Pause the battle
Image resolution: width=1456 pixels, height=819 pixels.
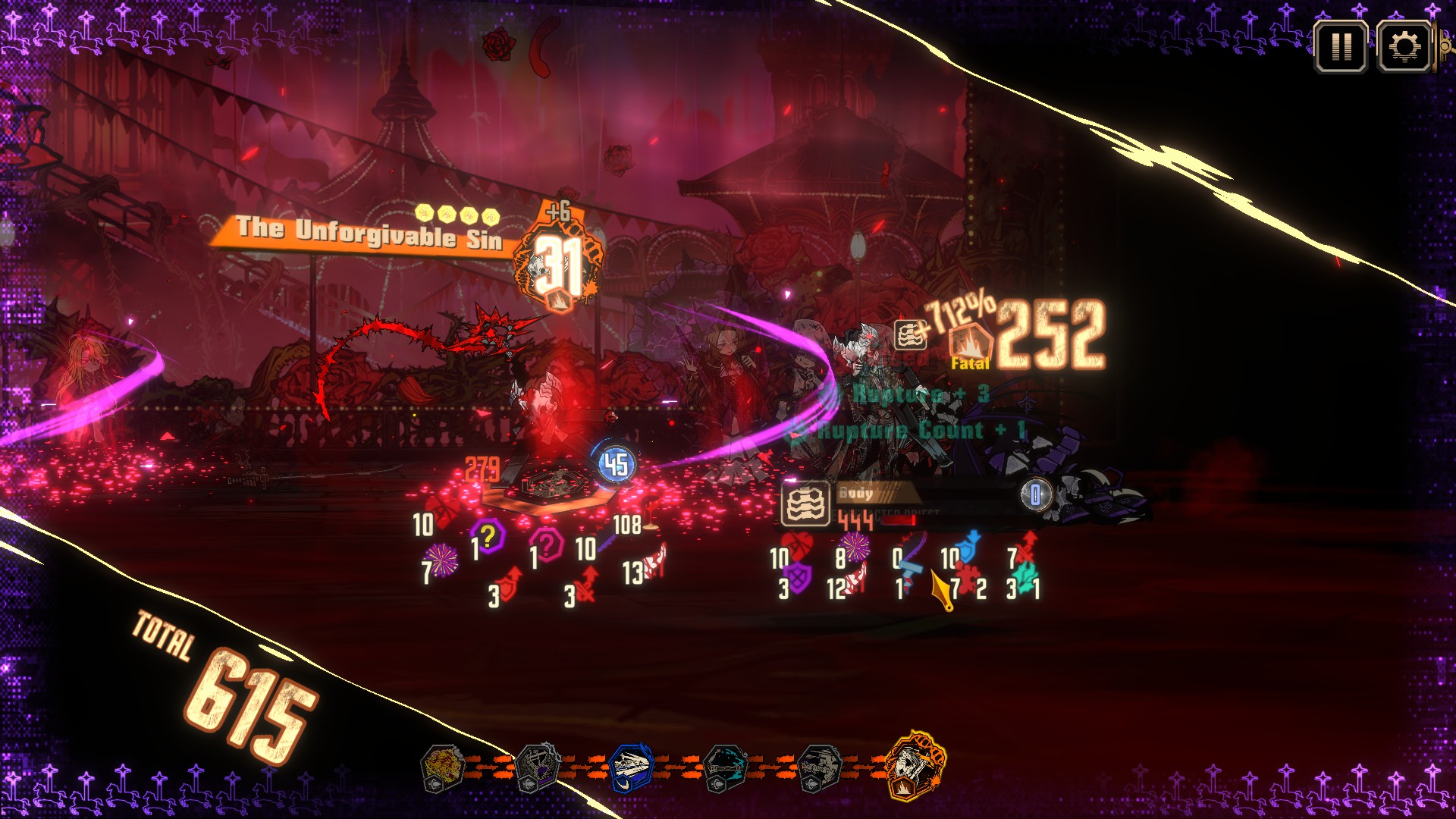pos(1341,47)
